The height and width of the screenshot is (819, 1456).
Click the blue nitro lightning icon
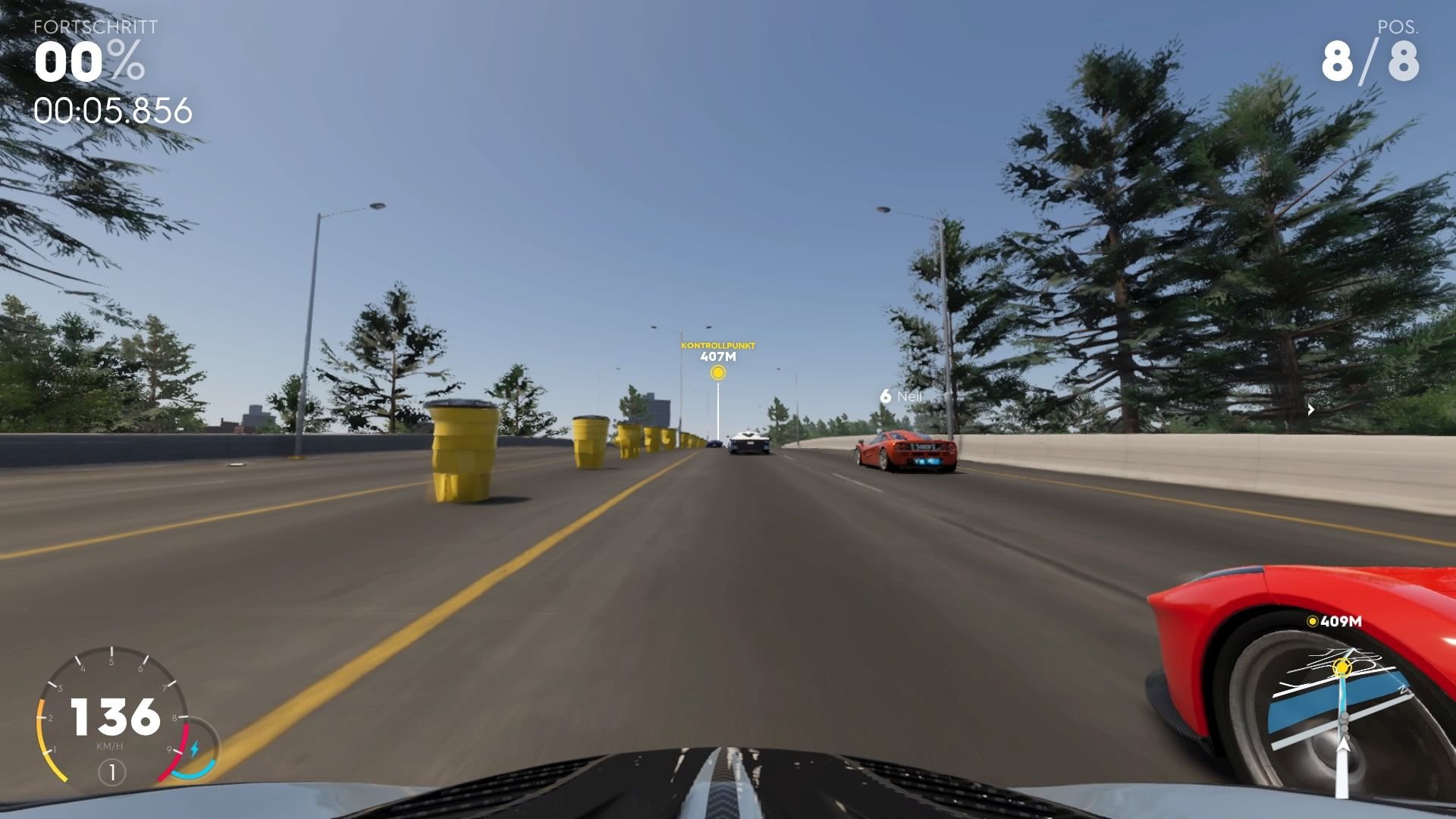[195, 748]
